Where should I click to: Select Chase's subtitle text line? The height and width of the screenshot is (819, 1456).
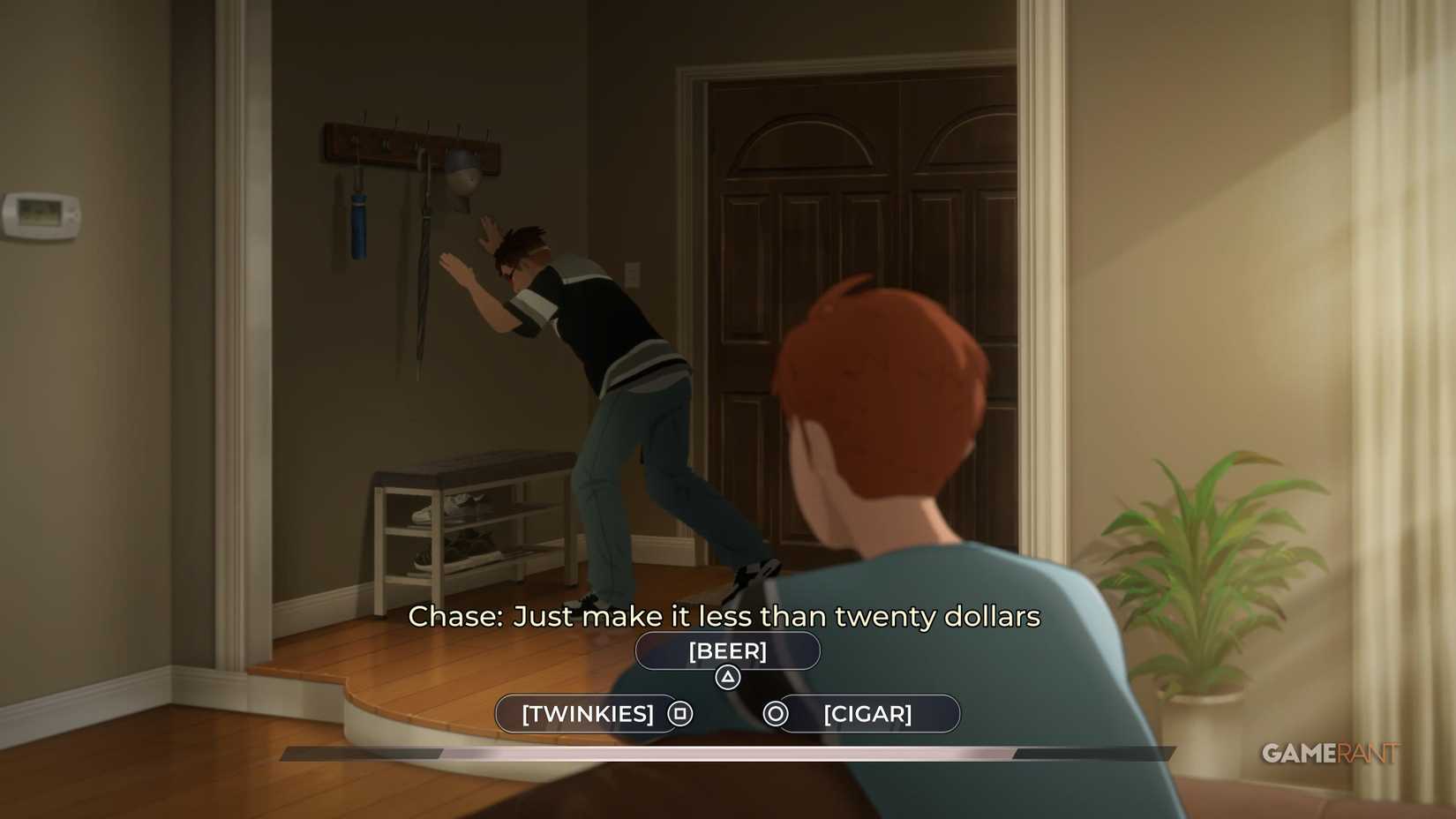pyautogui.click(x=725, y=617)
